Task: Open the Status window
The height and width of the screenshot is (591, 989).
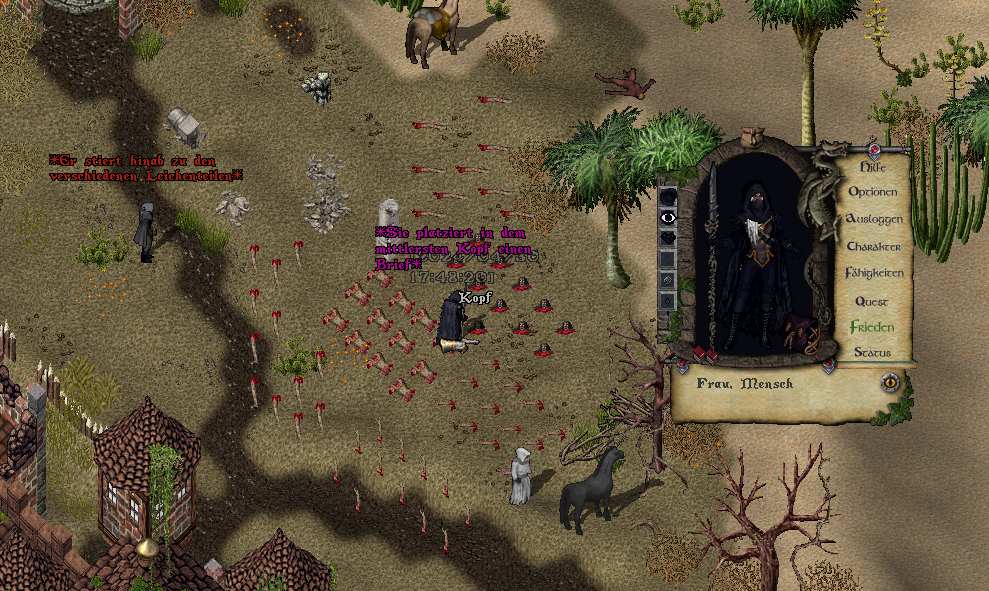Action: pyautogui.click(x=871, y=352)
